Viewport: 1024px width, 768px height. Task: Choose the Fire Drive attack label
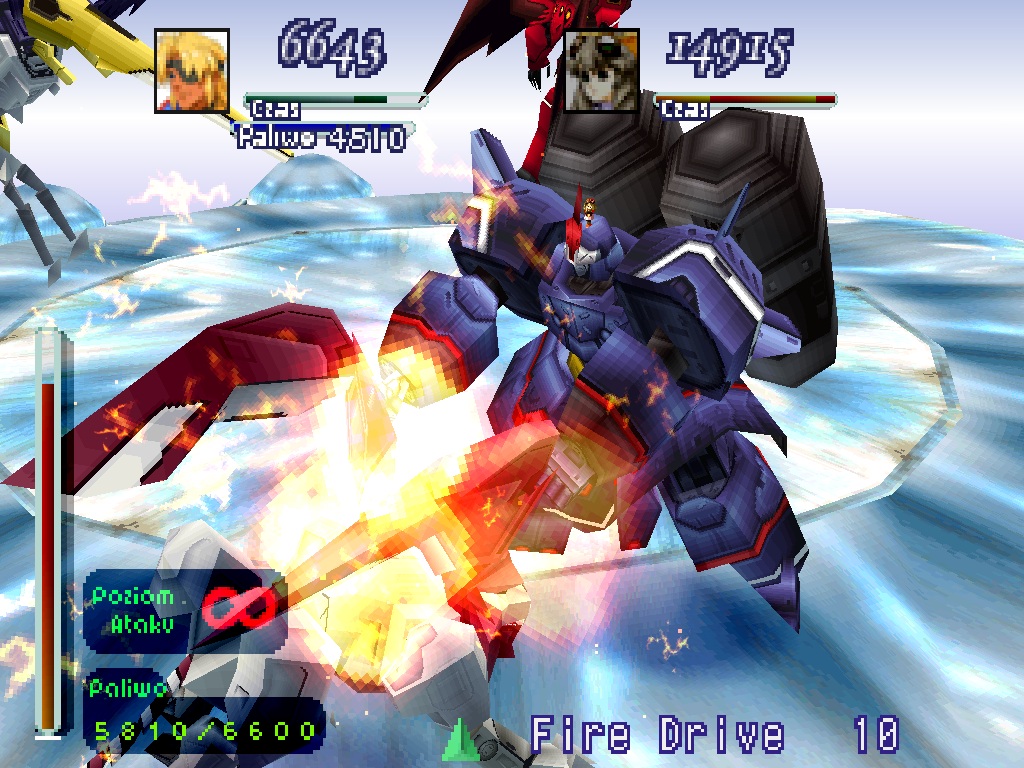[657, 736]
